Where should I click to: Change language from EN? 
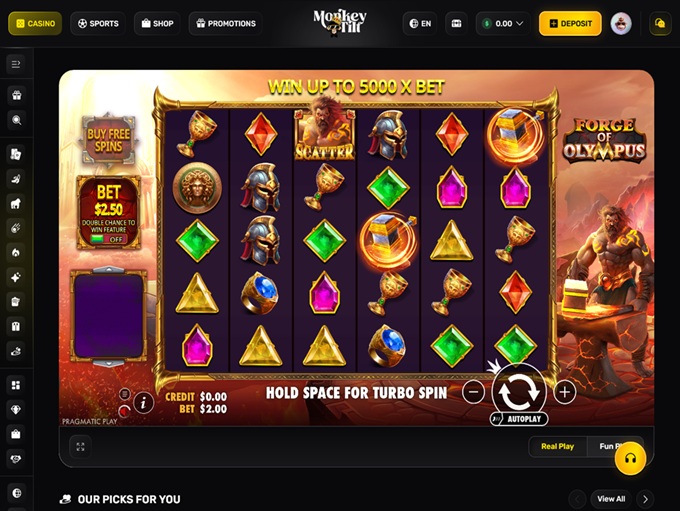[x=420, y=23]
